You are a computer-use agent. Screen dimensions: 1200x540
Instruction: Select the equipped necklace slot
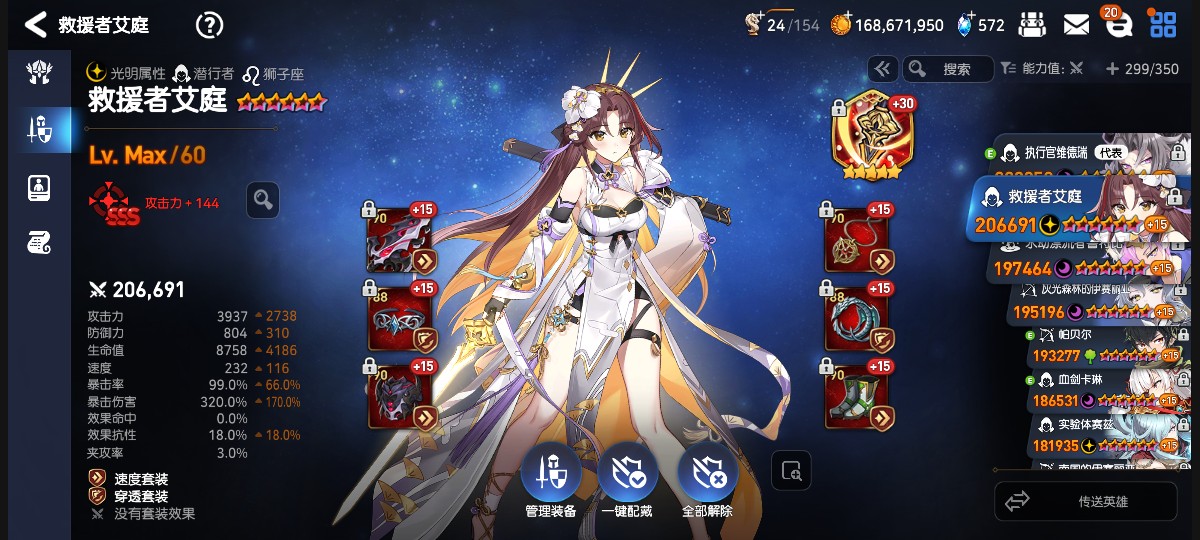[858, 240]
